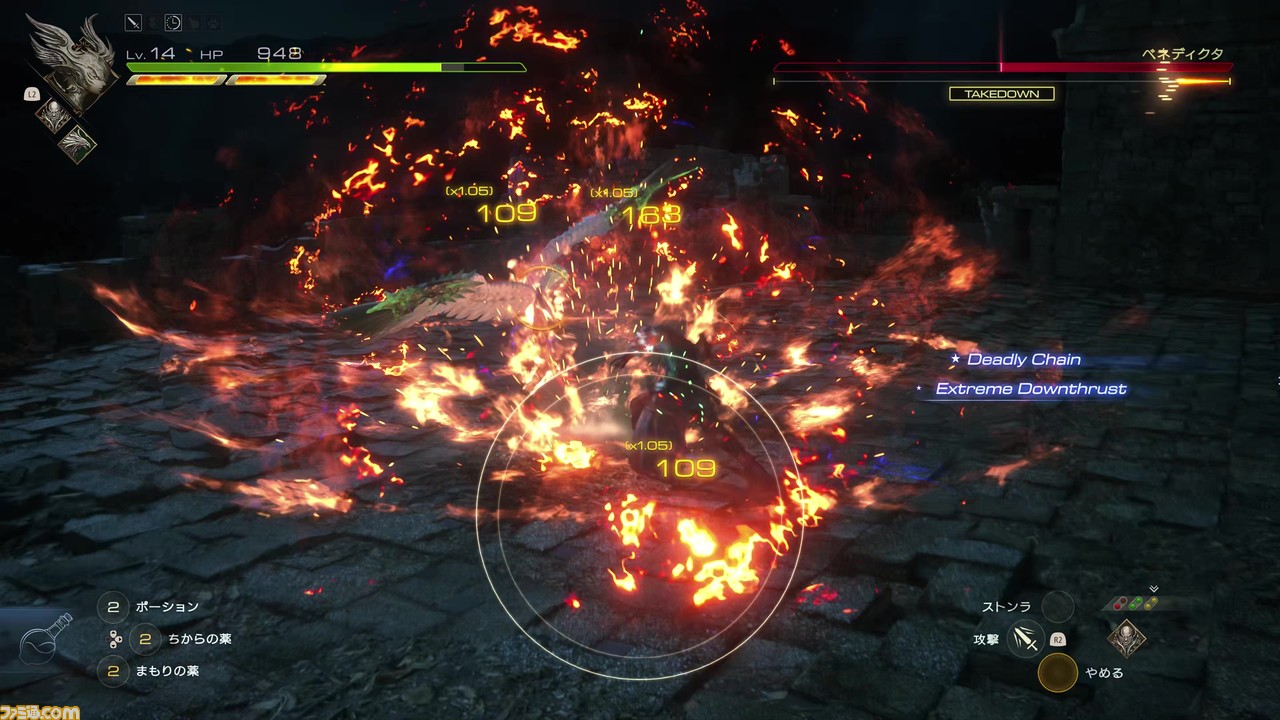This screenshot has height=720, width=1280.
Task: Click the sword buff status icon
Action: (x=133, y=22)
